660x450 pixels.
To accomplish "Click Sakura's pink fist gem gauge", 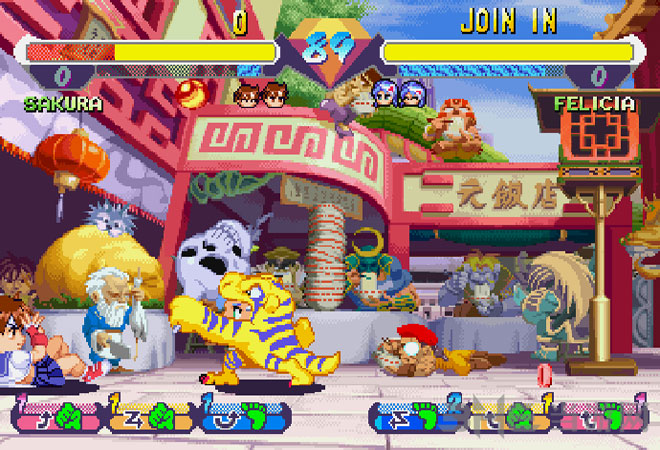I will click(x=54, y=415).
